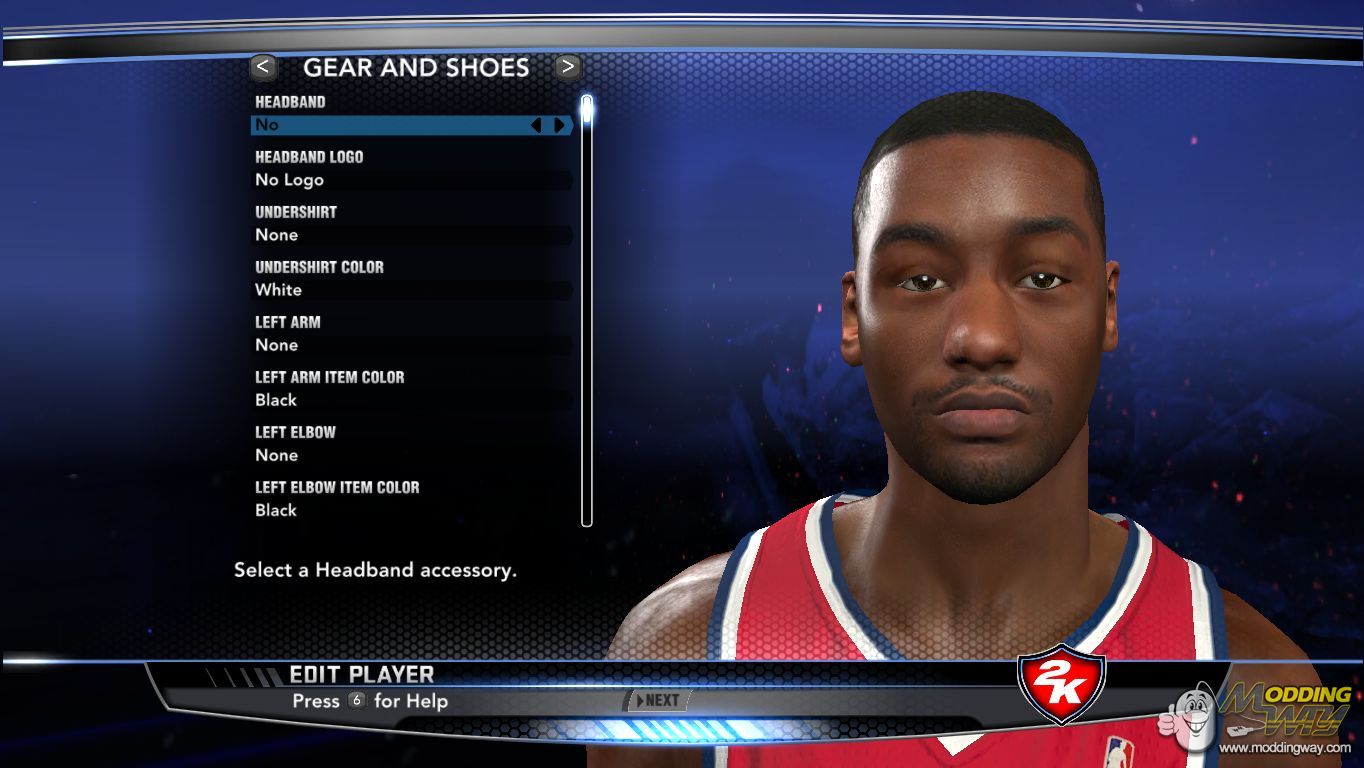Decrease the Headband value with left arrow
The height and width of the screenshot is (768, 1364).
[536, 125]
